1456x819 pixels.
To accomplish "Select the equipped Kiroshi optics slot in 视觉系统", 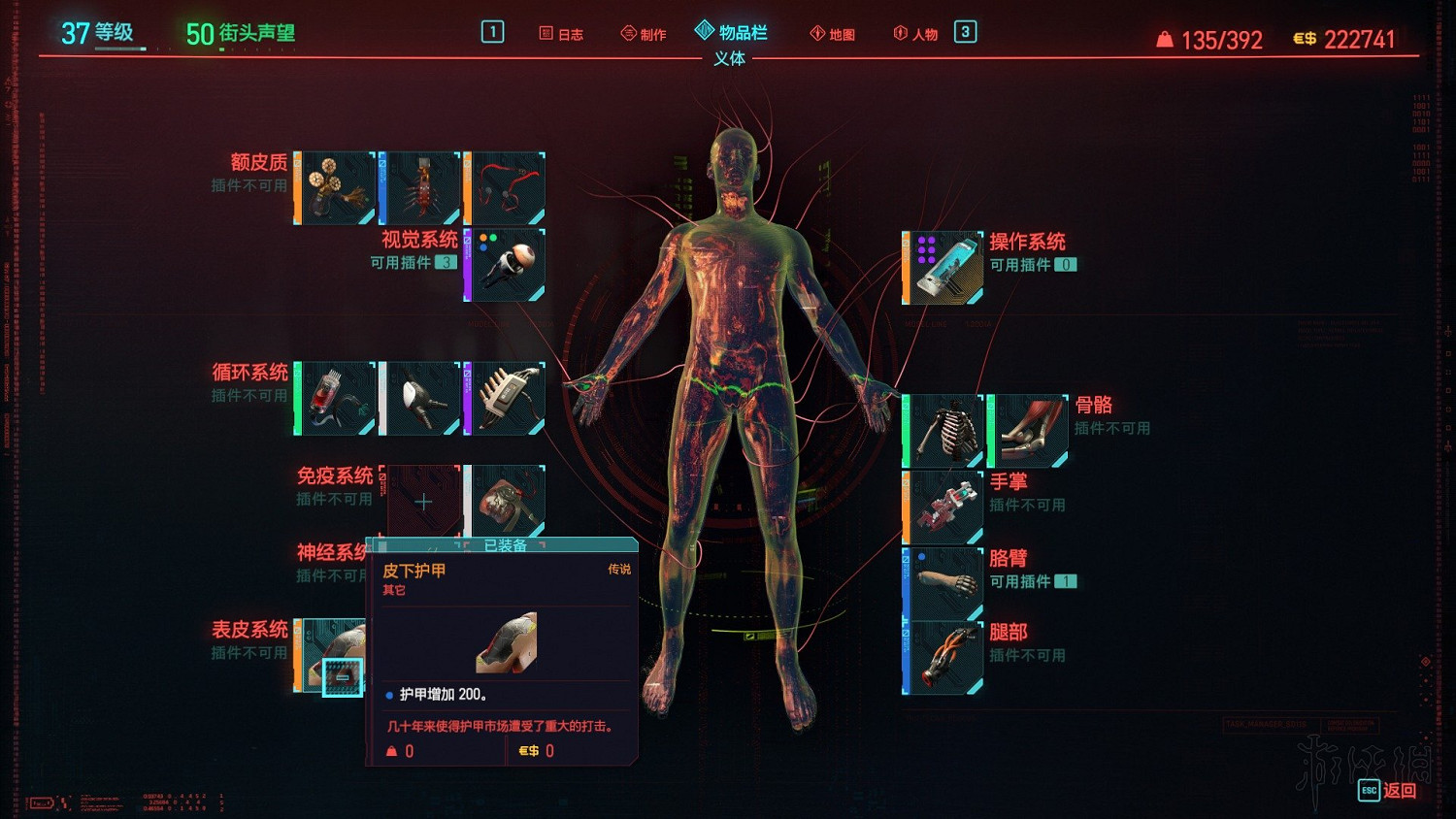I will pyautogui.click(x=504, y=263).
